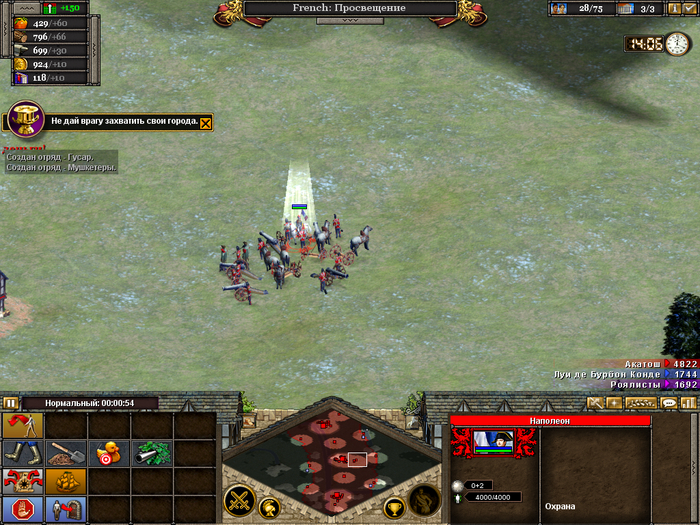700x525 pixels.
Task: Select the Napoleon unit portrait
Action: tap(492, 443)
